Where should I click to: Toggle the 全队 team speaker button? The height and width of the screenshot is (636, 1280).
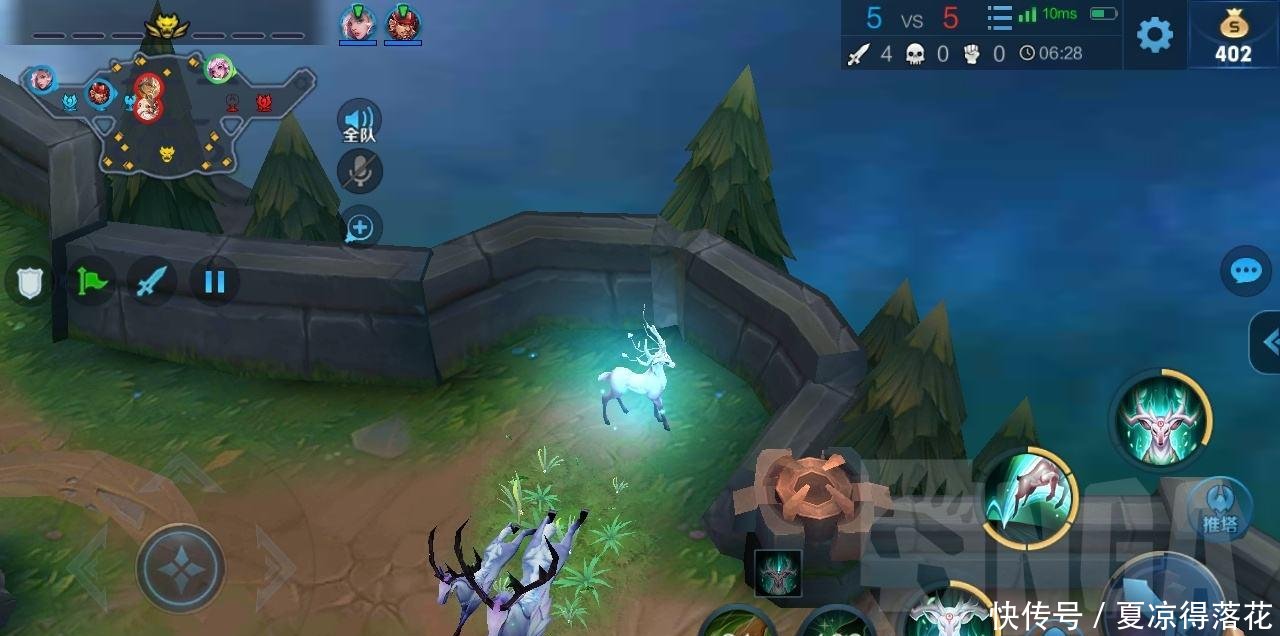tap(359, 121)
